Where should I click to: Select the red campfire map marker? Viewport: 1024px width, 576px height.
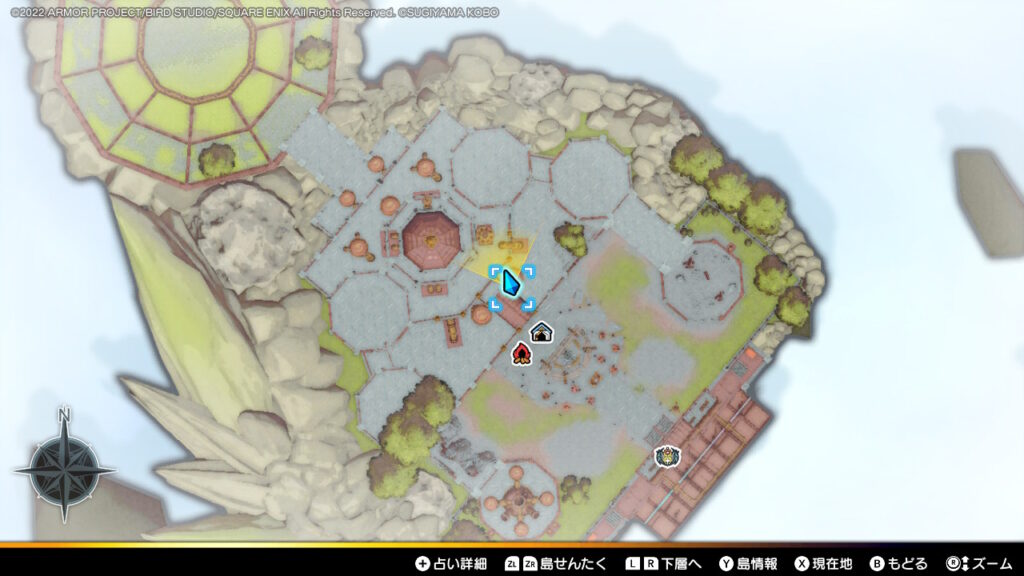pyautogui.click(x=520, y=352)
